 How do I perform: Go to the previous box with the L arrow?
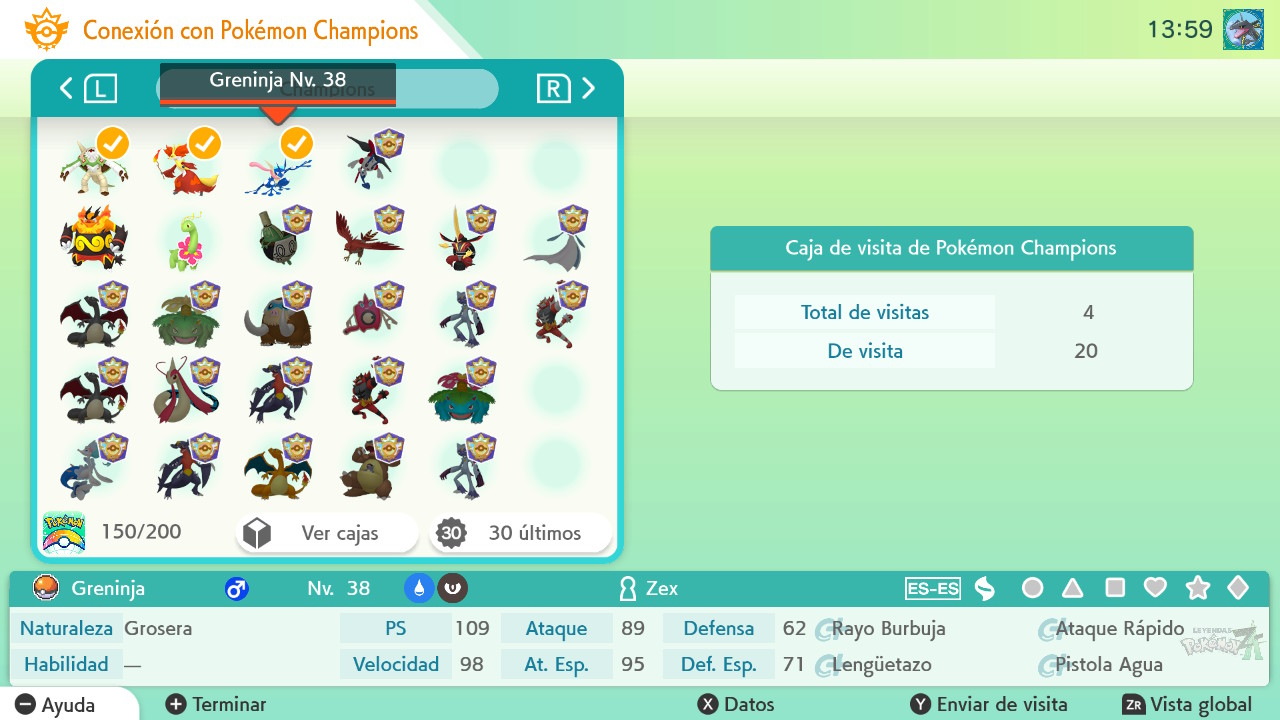66,88
